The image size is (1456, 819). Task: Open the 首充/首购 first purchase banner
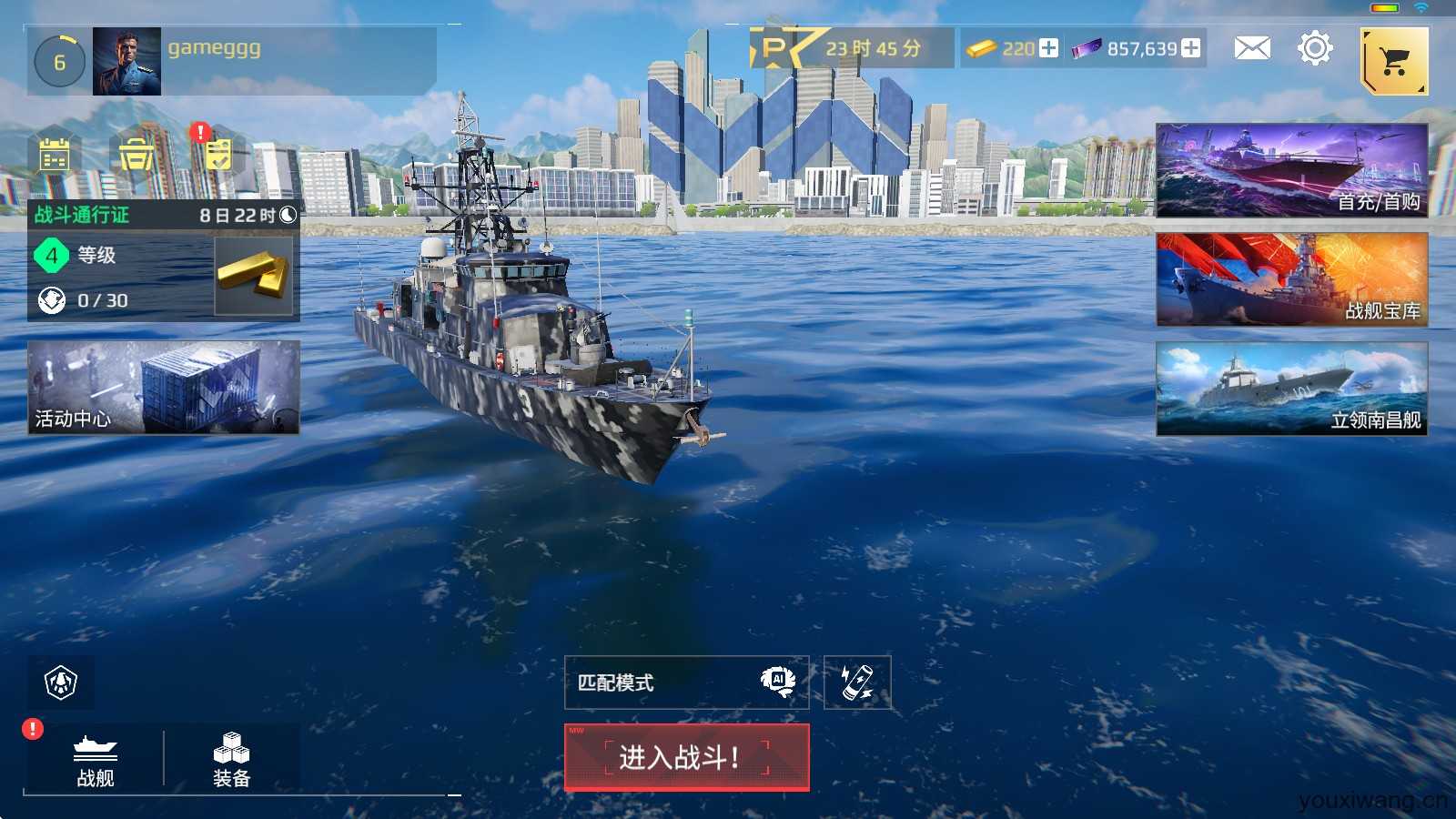pos(1291,170)
